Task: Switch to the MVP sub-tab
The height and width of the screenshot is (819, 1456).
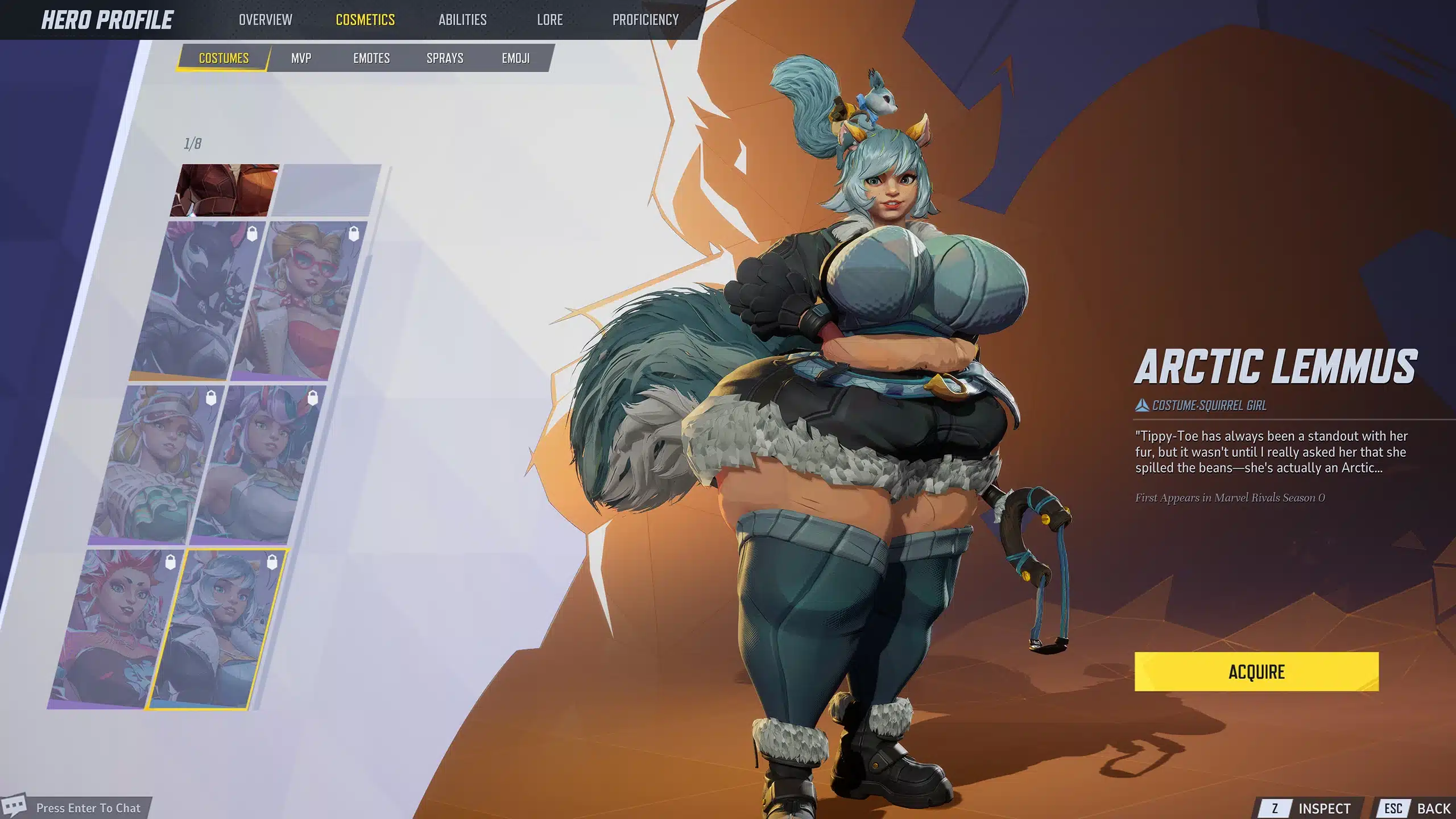Action: click(301, 58)
